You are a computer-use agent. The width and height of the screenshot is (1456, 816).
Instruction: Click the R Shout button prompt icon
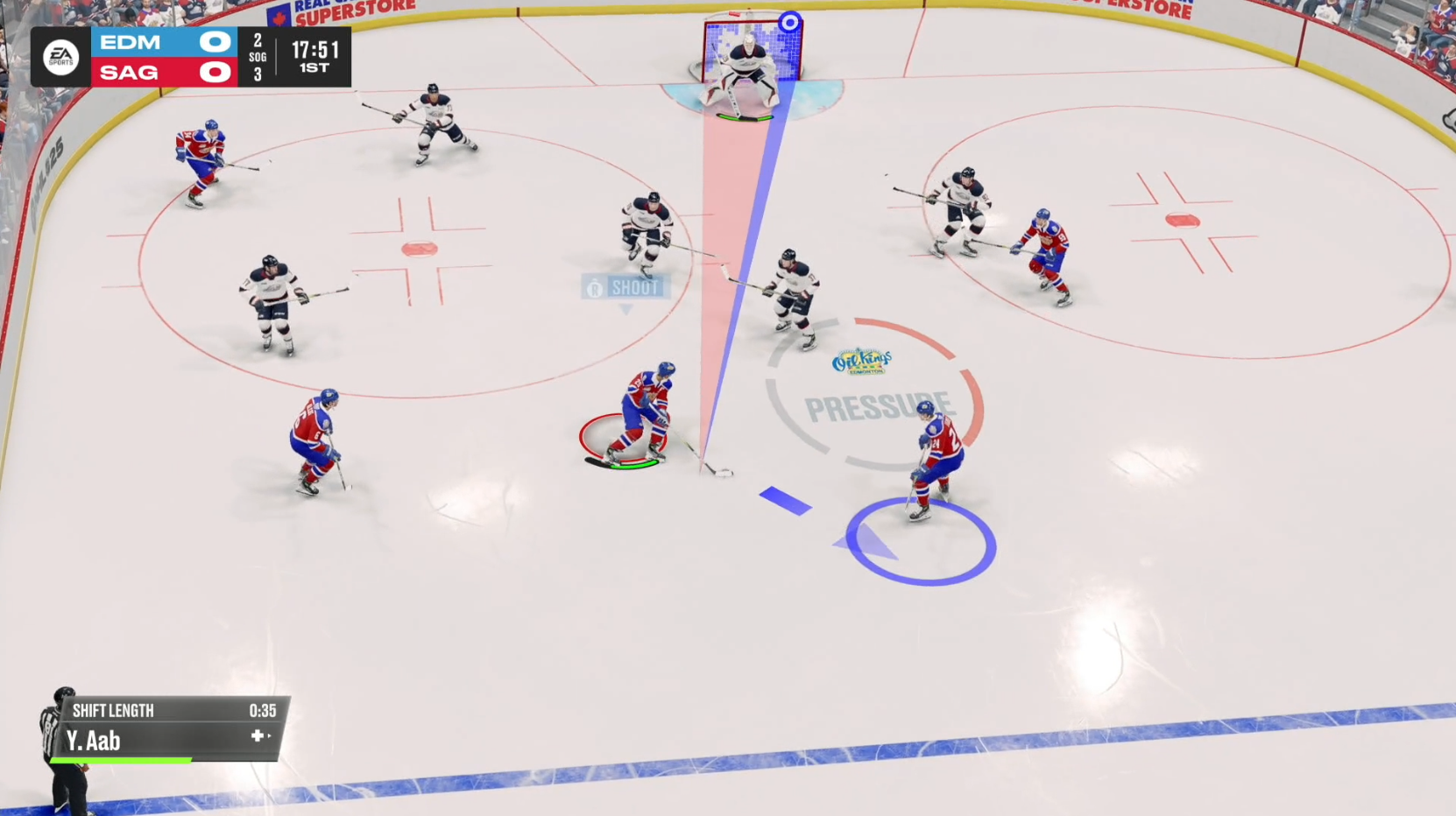point(595,288)
